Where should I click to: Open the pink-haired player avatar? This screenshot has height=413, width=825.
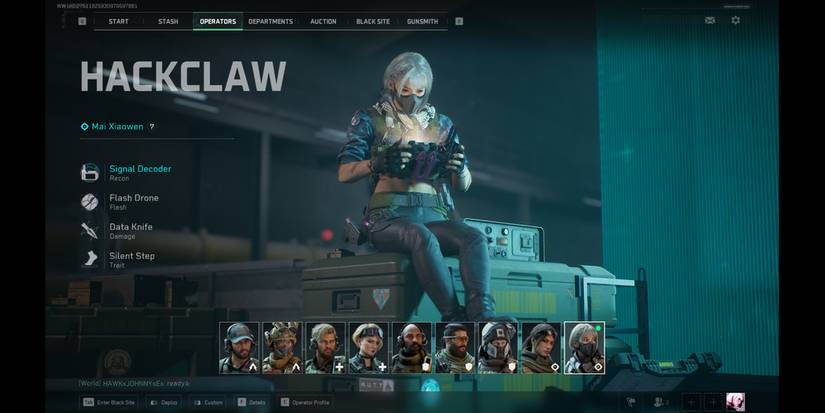(x=735, y=402)
